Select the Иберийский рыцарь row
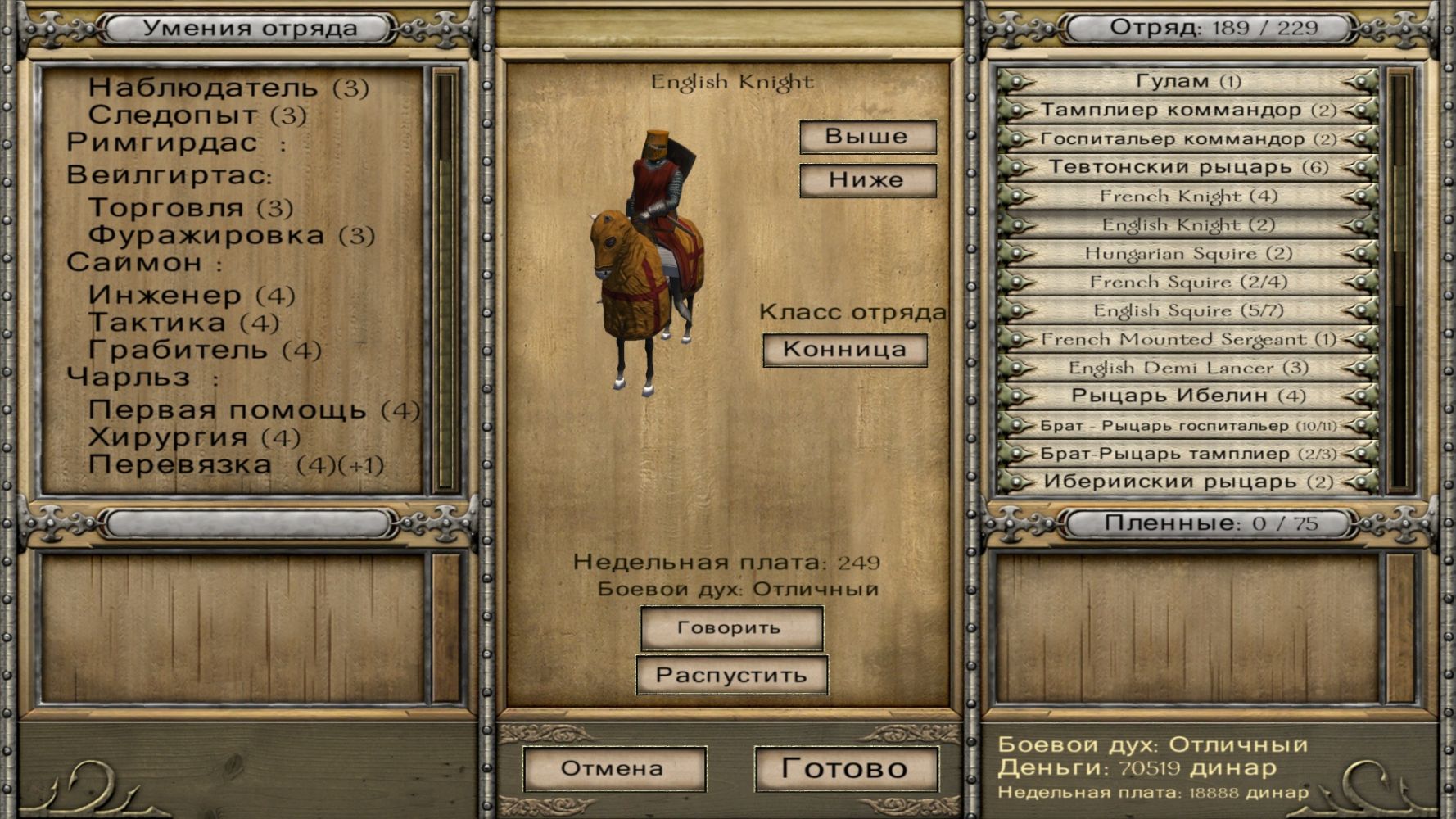 click(x=1187, y=482)
